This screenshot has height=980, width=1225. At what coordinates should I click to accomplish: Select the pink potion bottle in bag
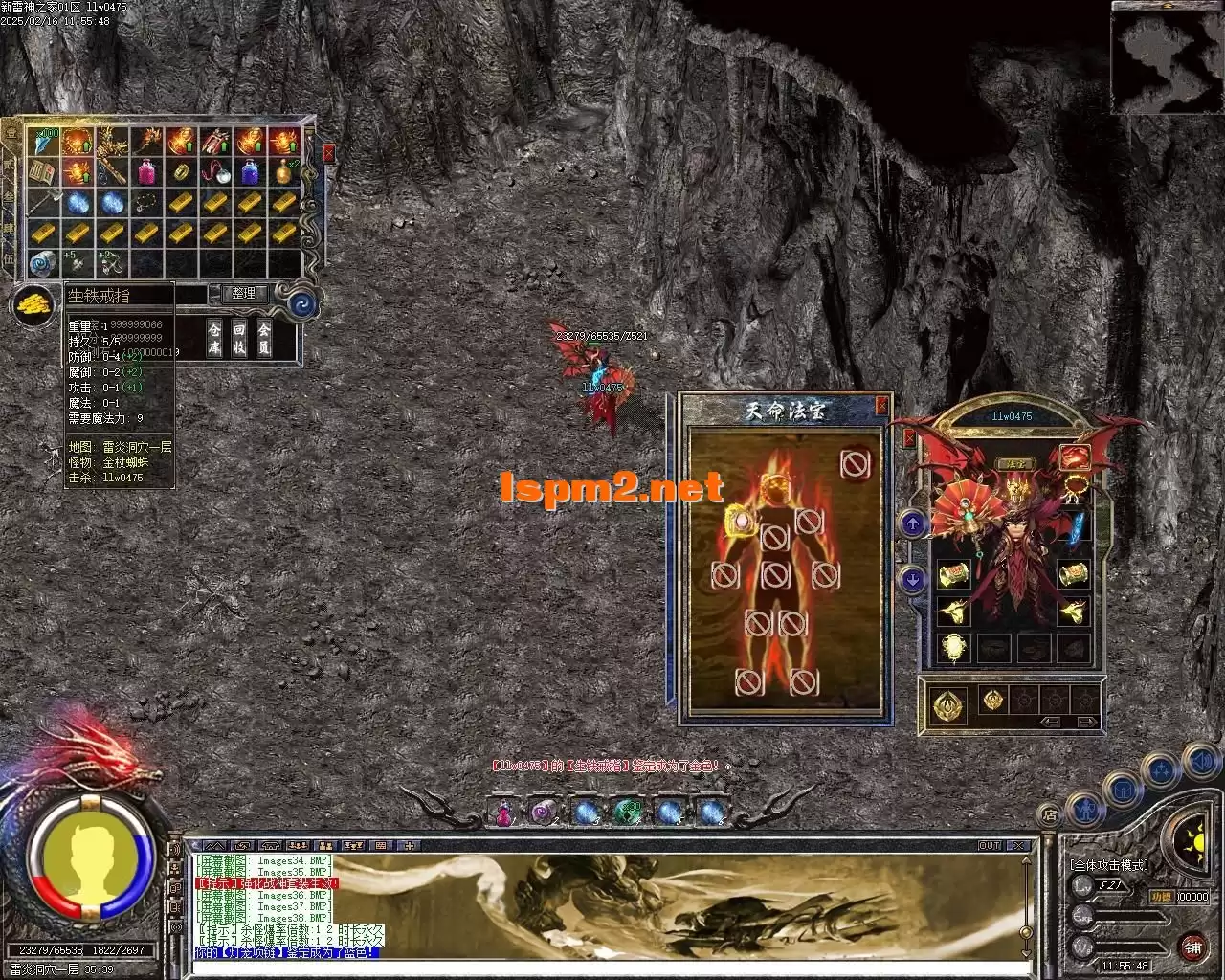(146, 172)
